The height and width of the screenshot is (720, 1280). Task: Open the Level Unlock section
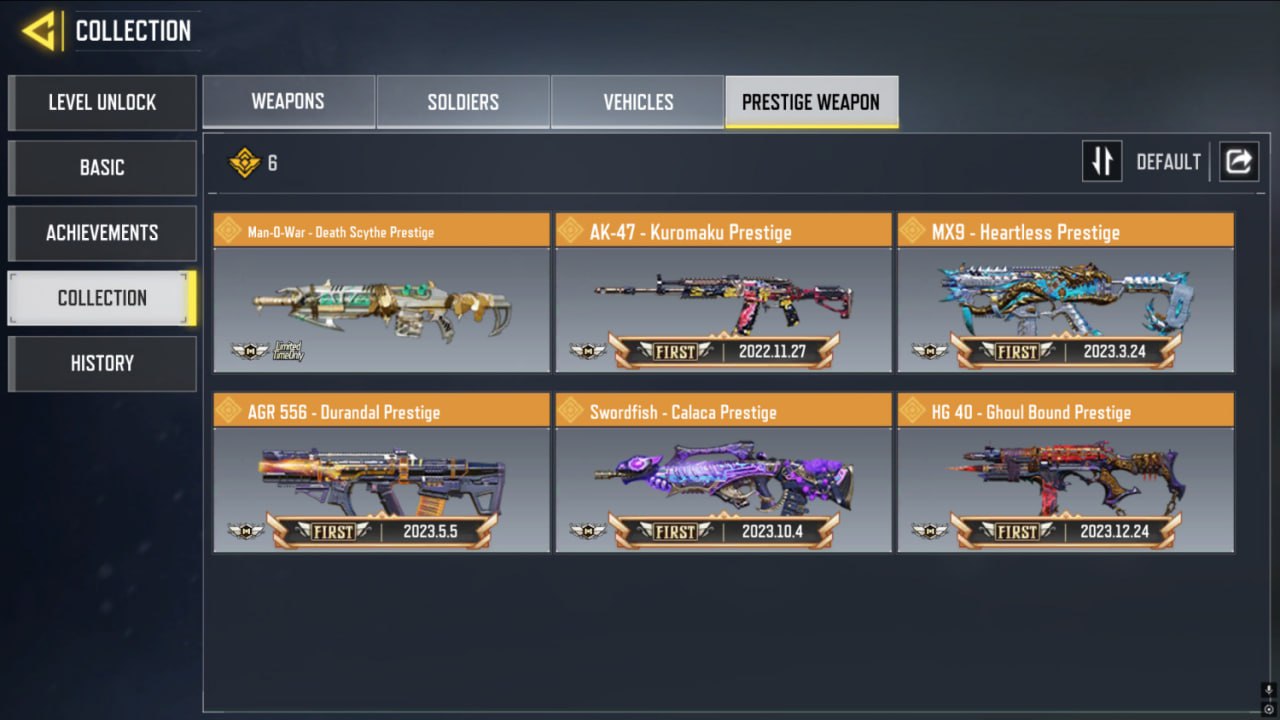[102, 102]
